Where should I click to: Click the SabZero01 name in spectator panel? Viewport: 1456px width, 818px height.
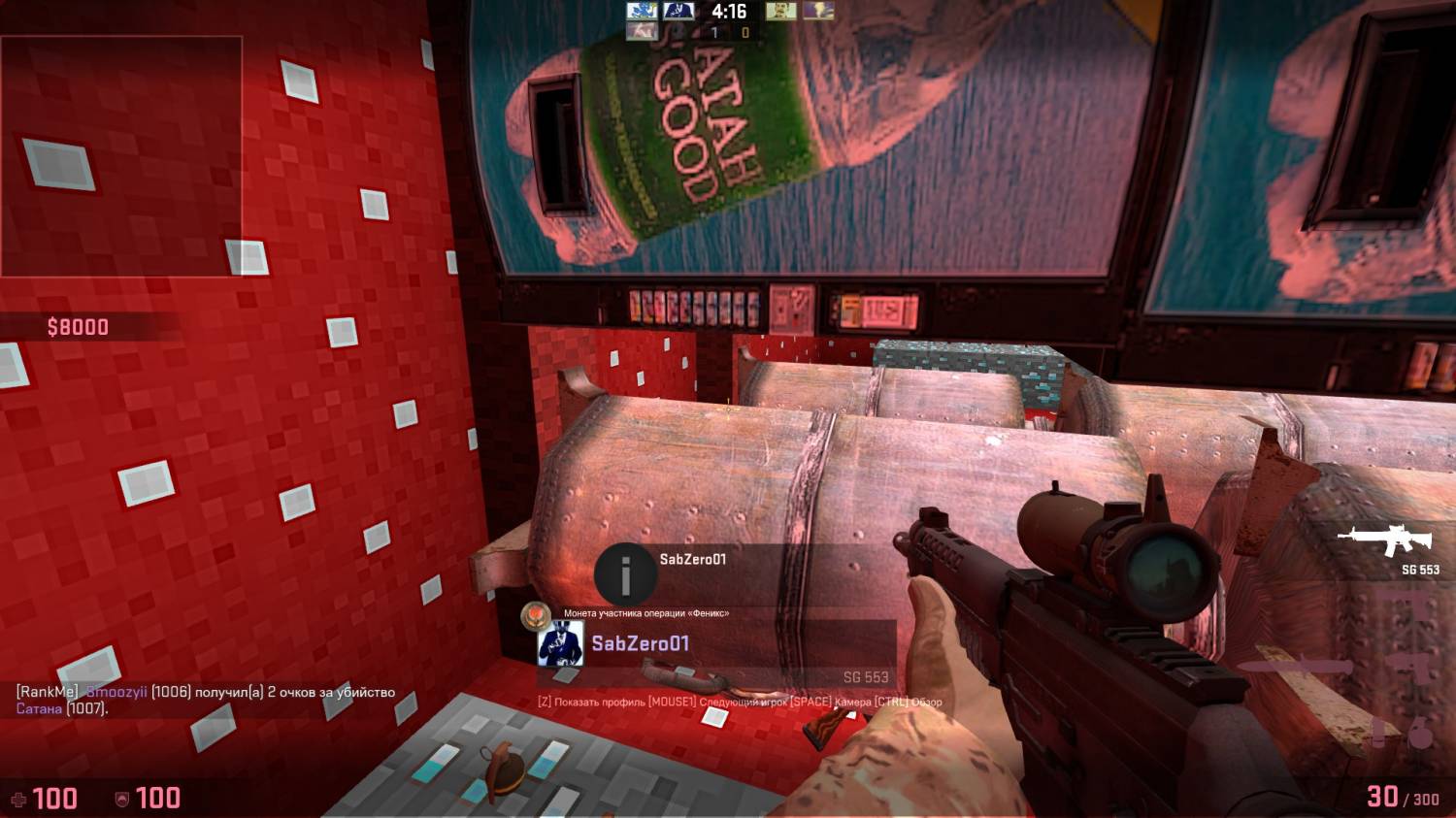tap(641, 643)
